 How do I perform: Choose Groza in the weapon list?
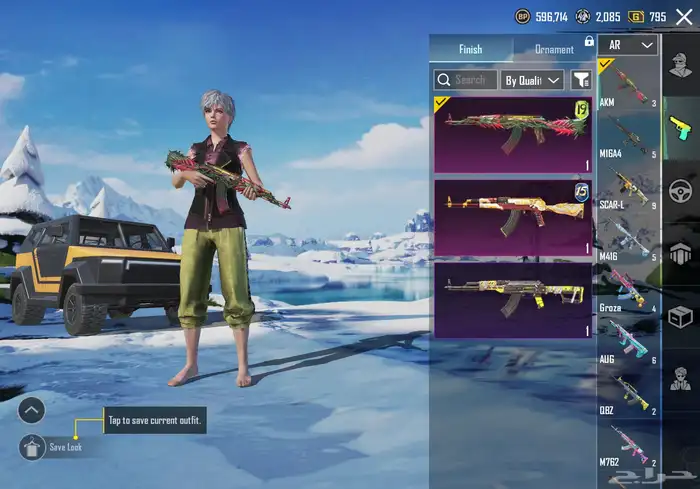click(x=629, y=290)
